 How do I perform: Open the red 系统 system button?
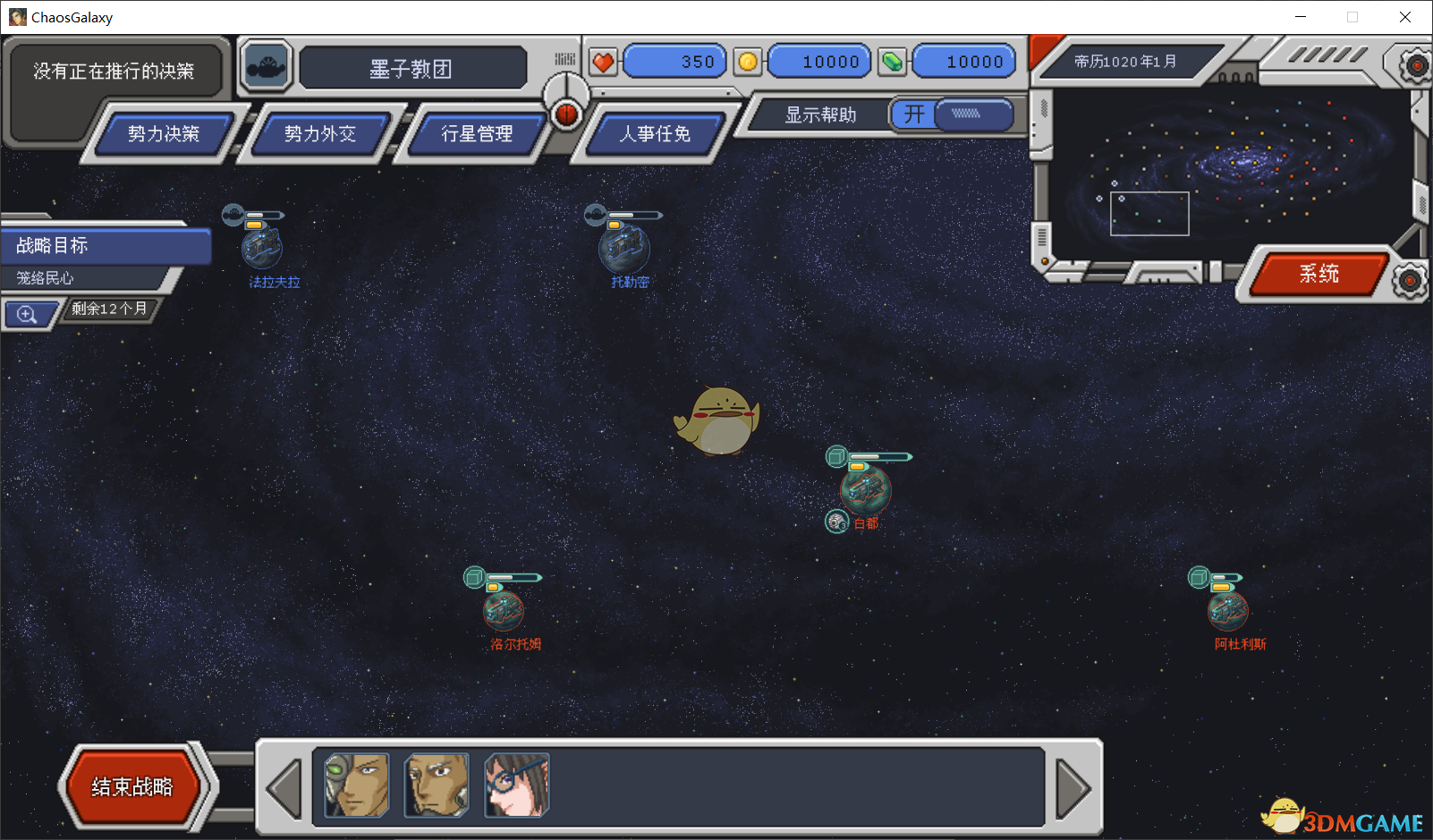click(1319, 274)
